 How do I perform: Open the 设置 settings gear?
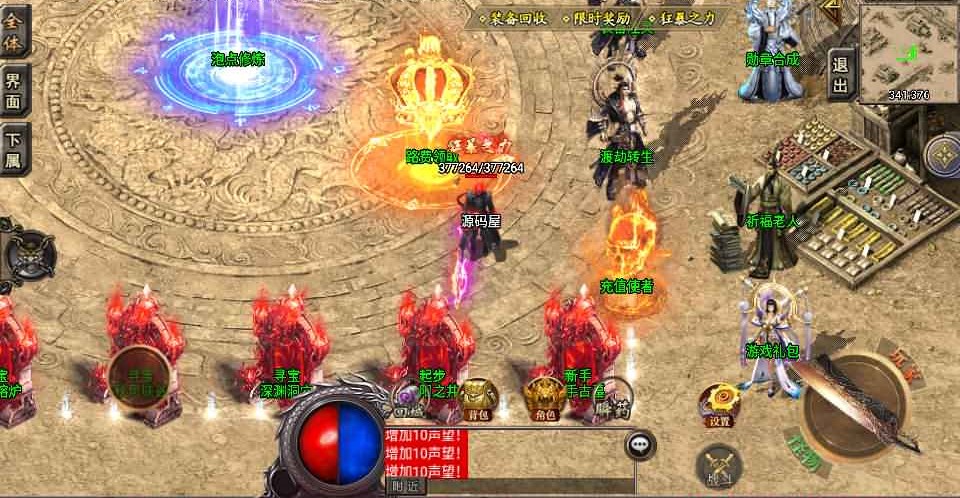click(x=720, y=403)
